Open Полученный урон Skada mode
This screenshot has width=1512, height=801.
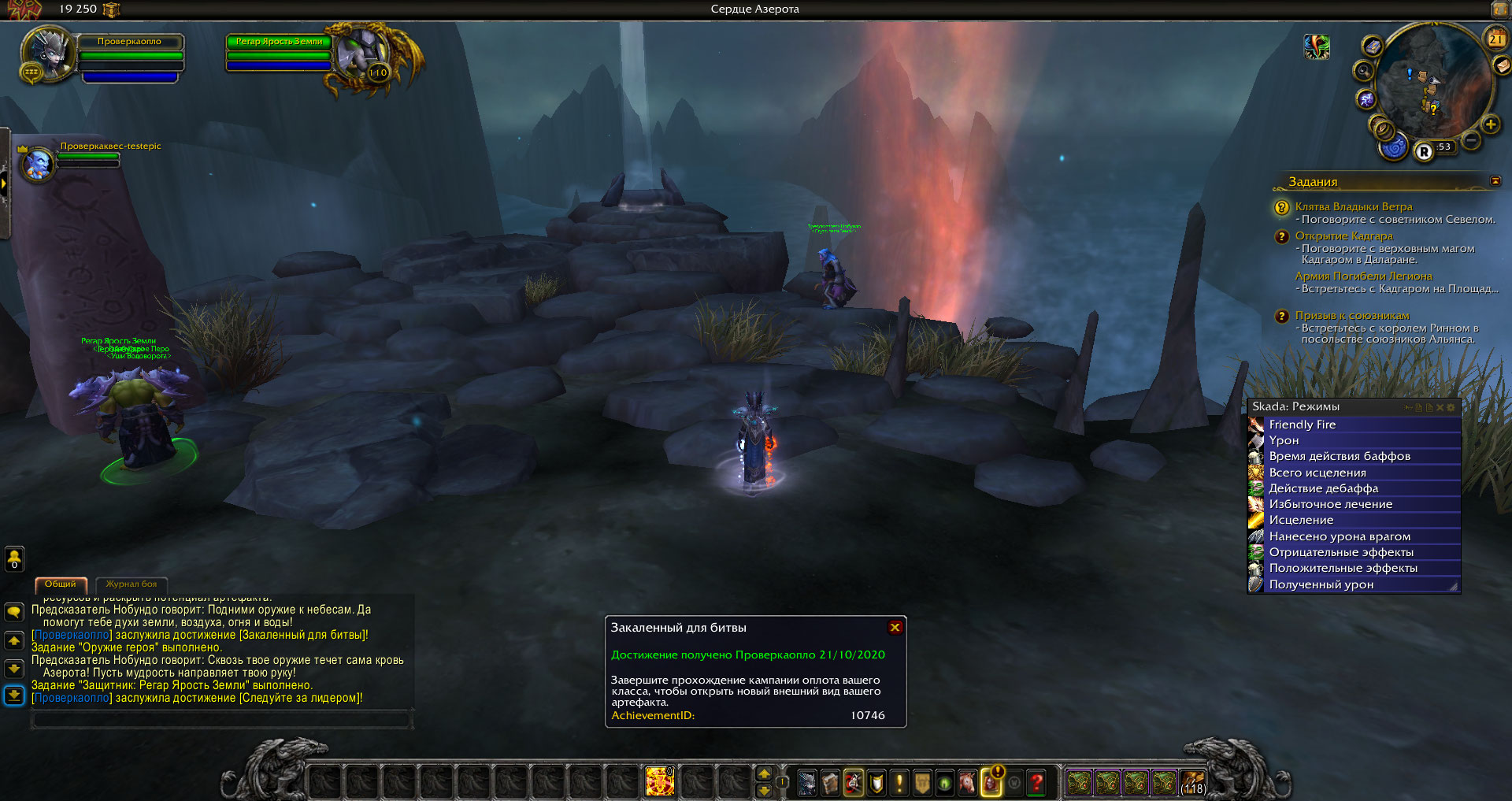[x=1321, y=584]
